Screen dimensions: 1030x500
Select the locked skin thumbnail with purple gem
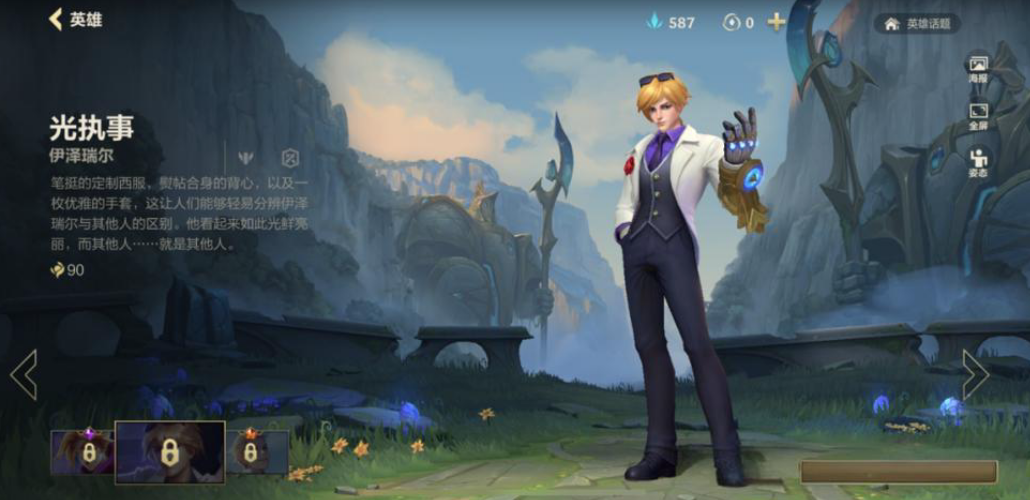pos(82,451)
